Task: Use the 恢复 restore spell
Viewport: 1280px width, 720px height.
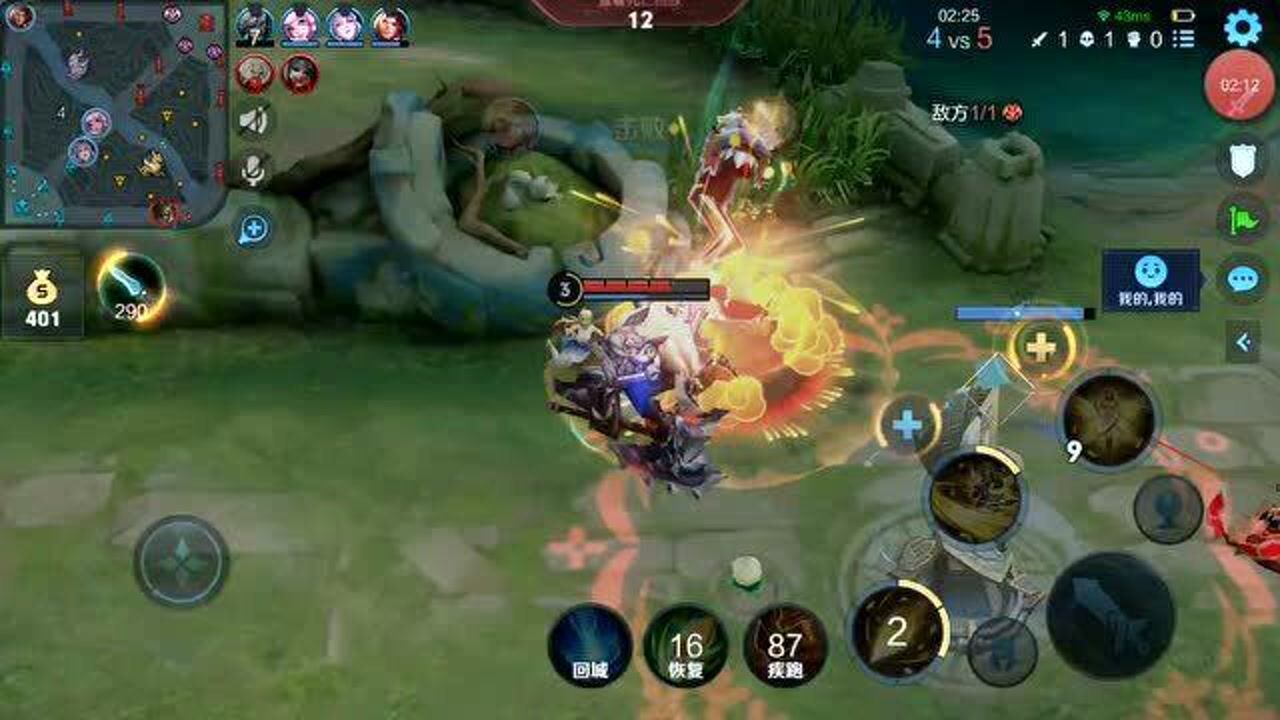Action: click(686, 645)
